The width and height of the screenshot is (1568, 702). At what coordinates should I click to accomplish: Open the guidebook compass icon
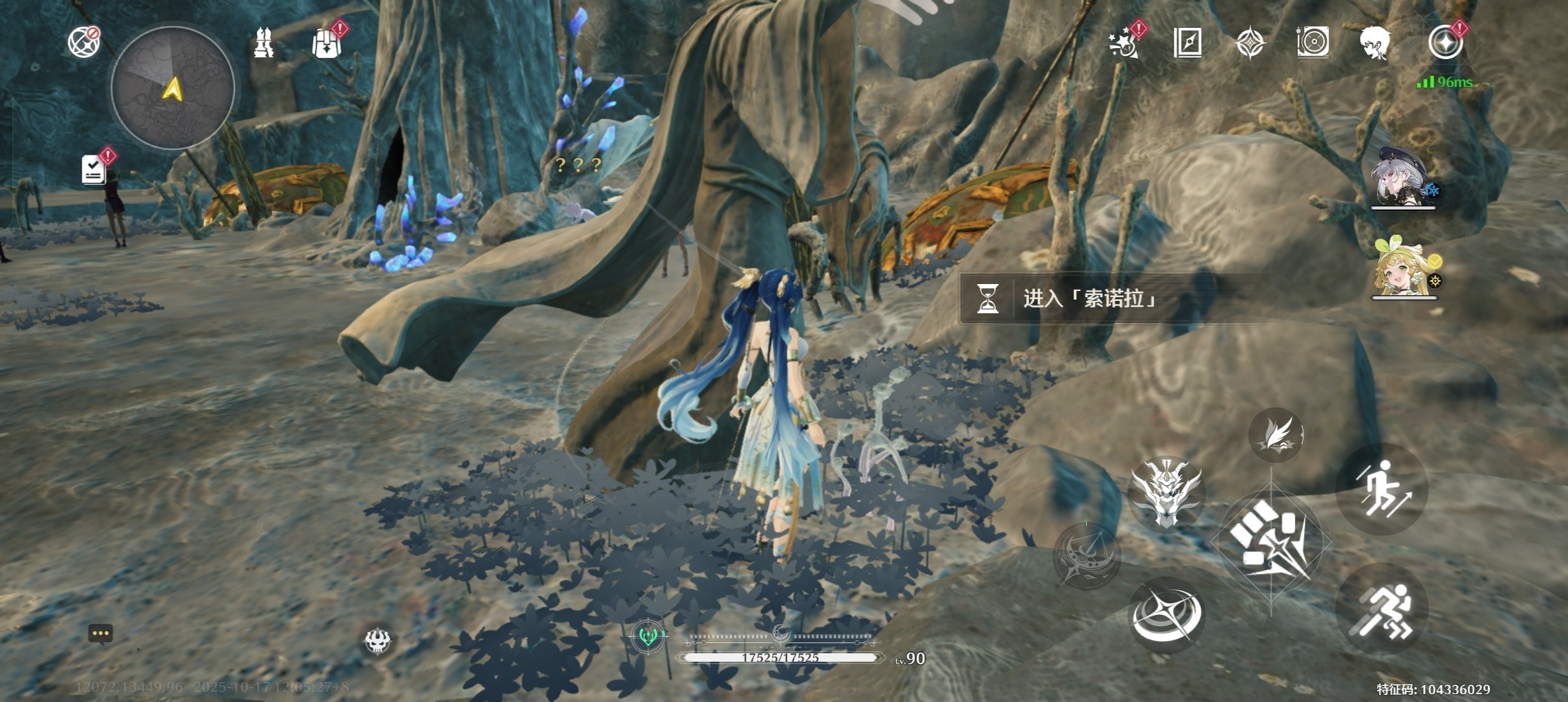[x=1187, y=43]
